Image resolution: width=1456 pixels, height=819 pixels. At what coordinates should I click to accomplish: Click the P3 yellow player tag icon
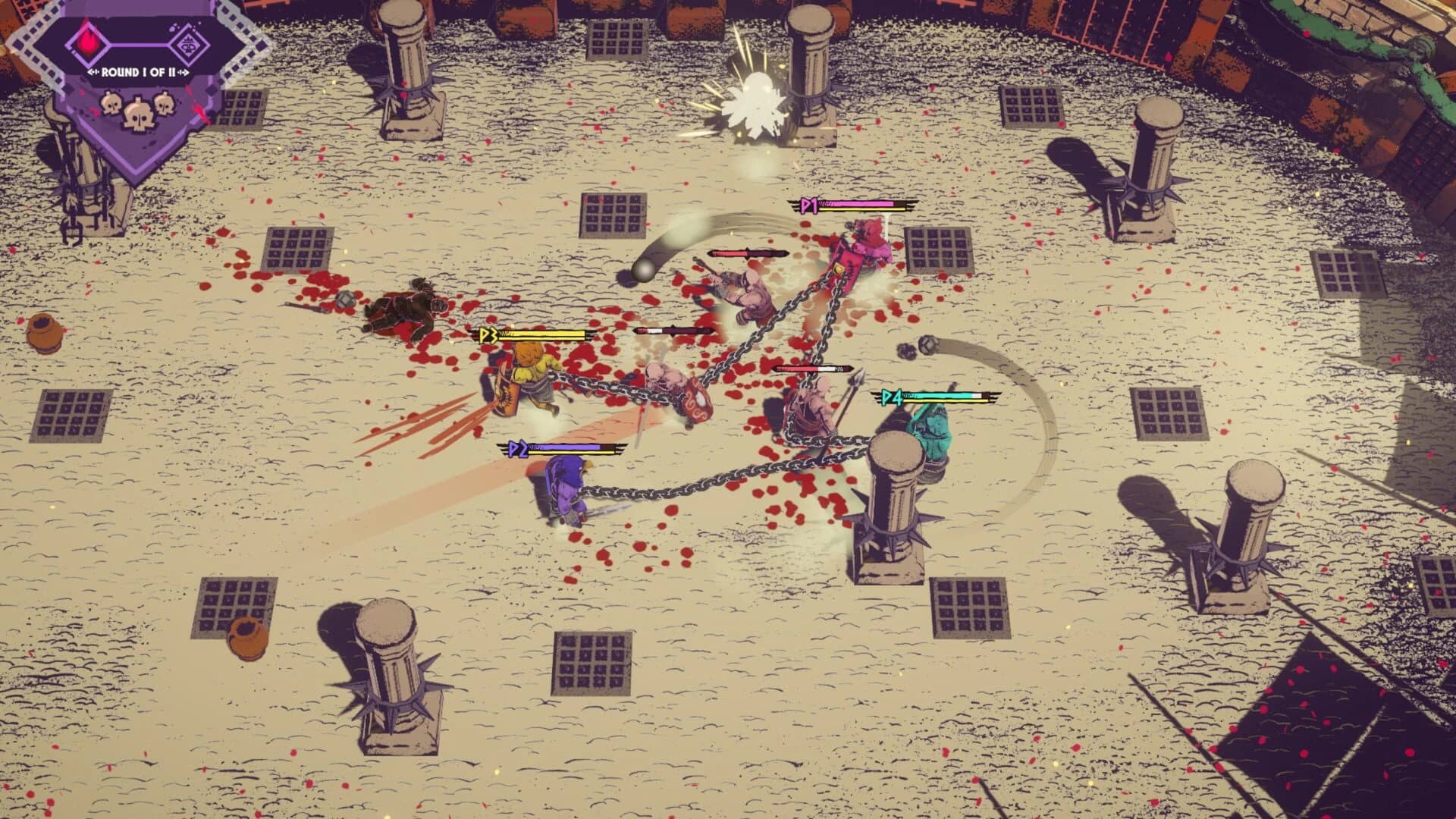489,334
